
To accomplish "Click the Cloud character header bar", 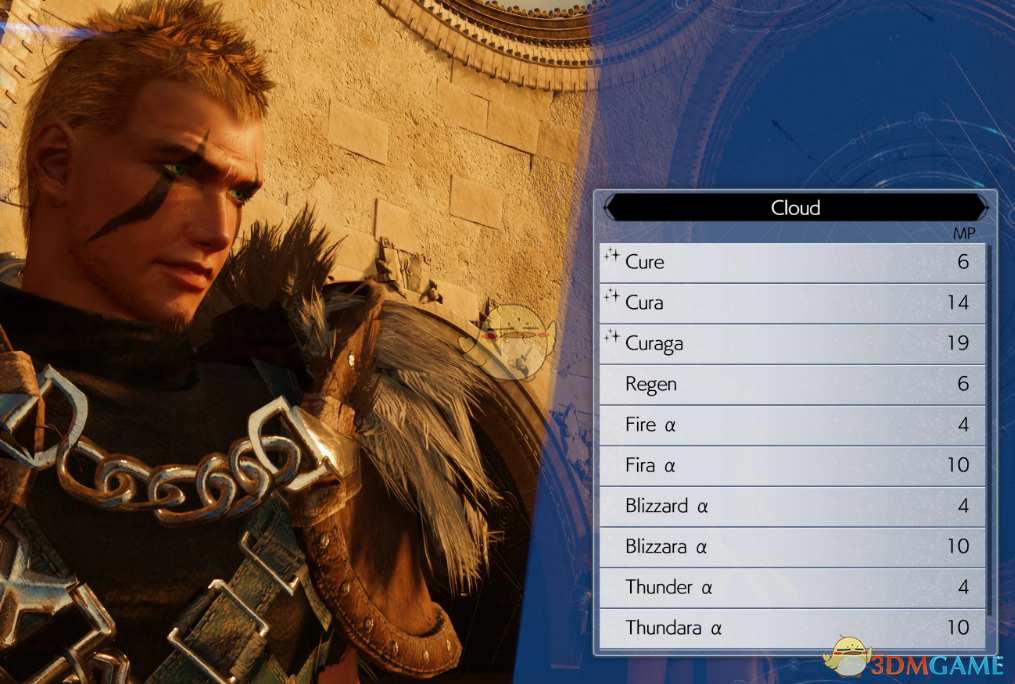I will click(795, 208).
